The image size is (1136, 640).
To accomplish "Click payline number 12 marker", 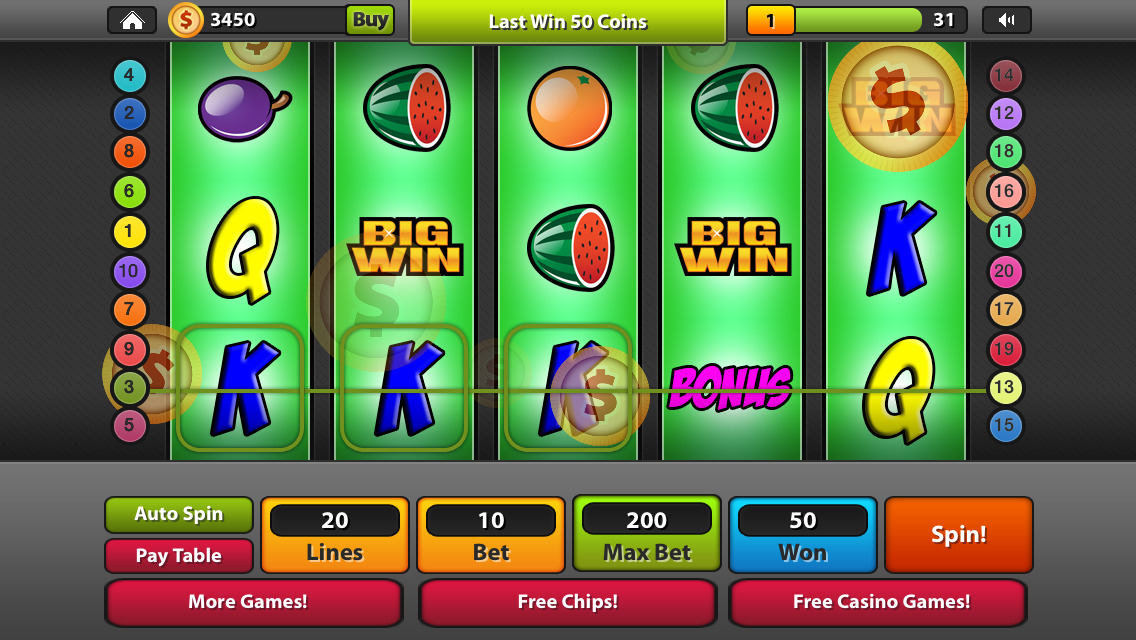I will pyautogui.click(x=1004, y=113).
